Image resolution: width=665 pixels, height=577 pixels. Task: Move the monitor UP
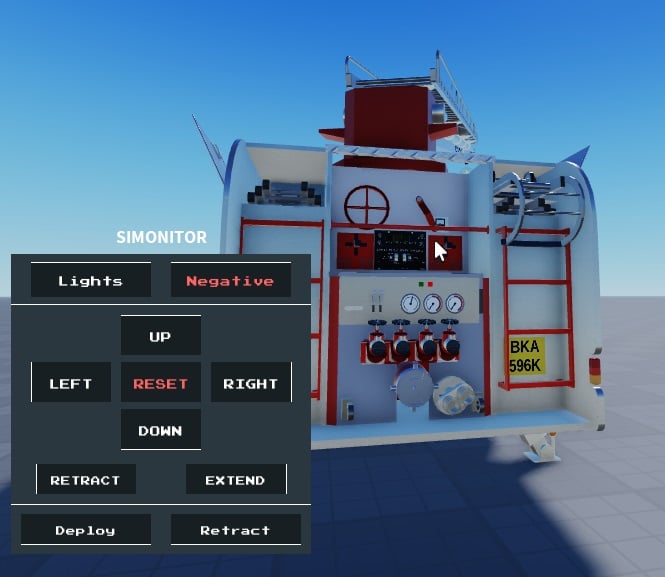click(x=160, y=336)
